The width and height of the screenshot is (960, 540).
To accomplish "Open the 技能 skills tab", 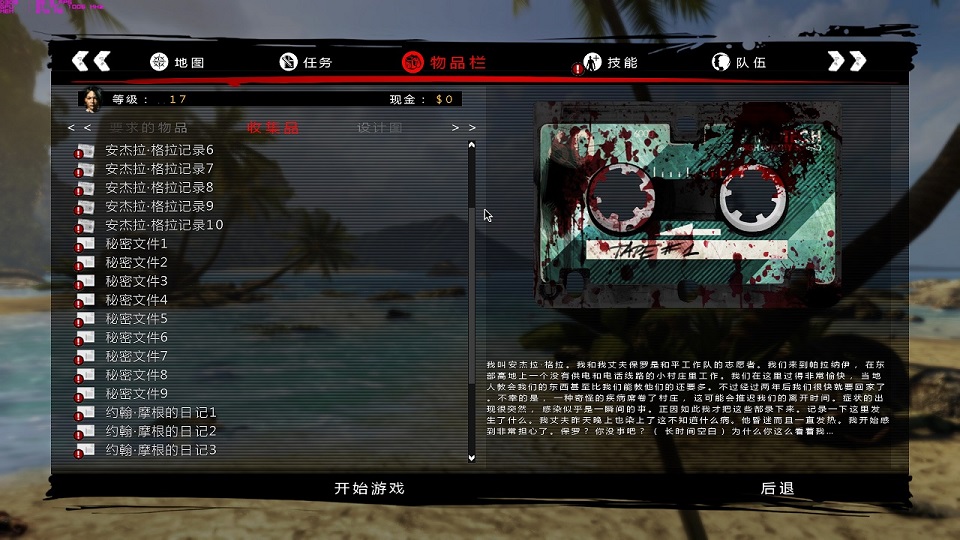I will click(x=611, y=62).
